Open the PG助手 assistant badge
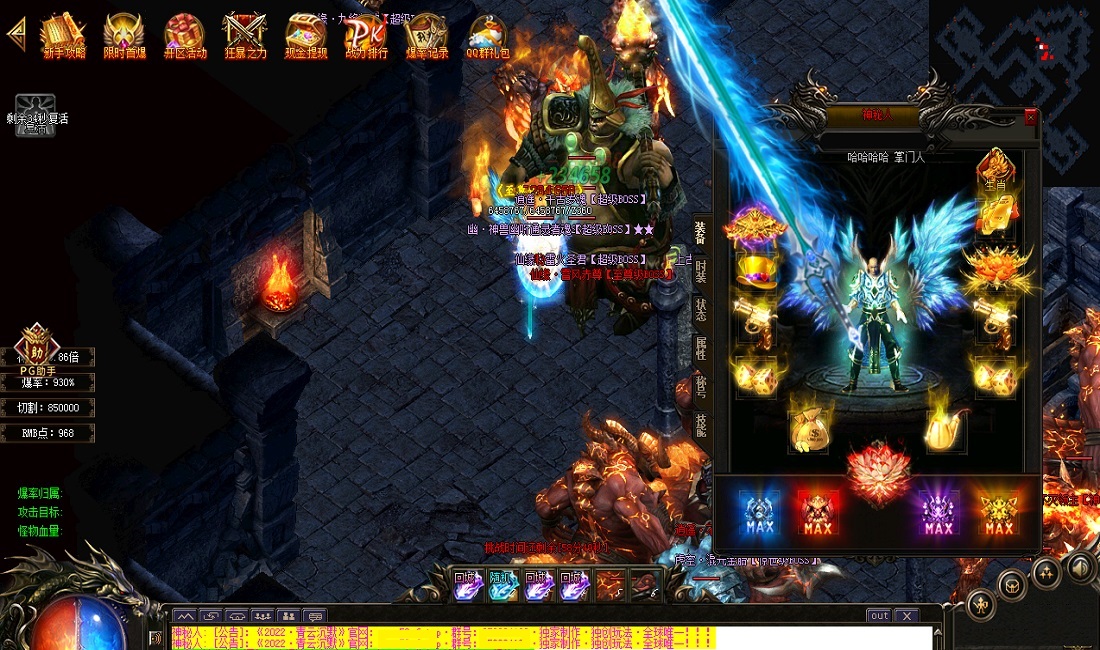Image resolution: width=1100 pixels, height=650 pixels. [37, 346]
